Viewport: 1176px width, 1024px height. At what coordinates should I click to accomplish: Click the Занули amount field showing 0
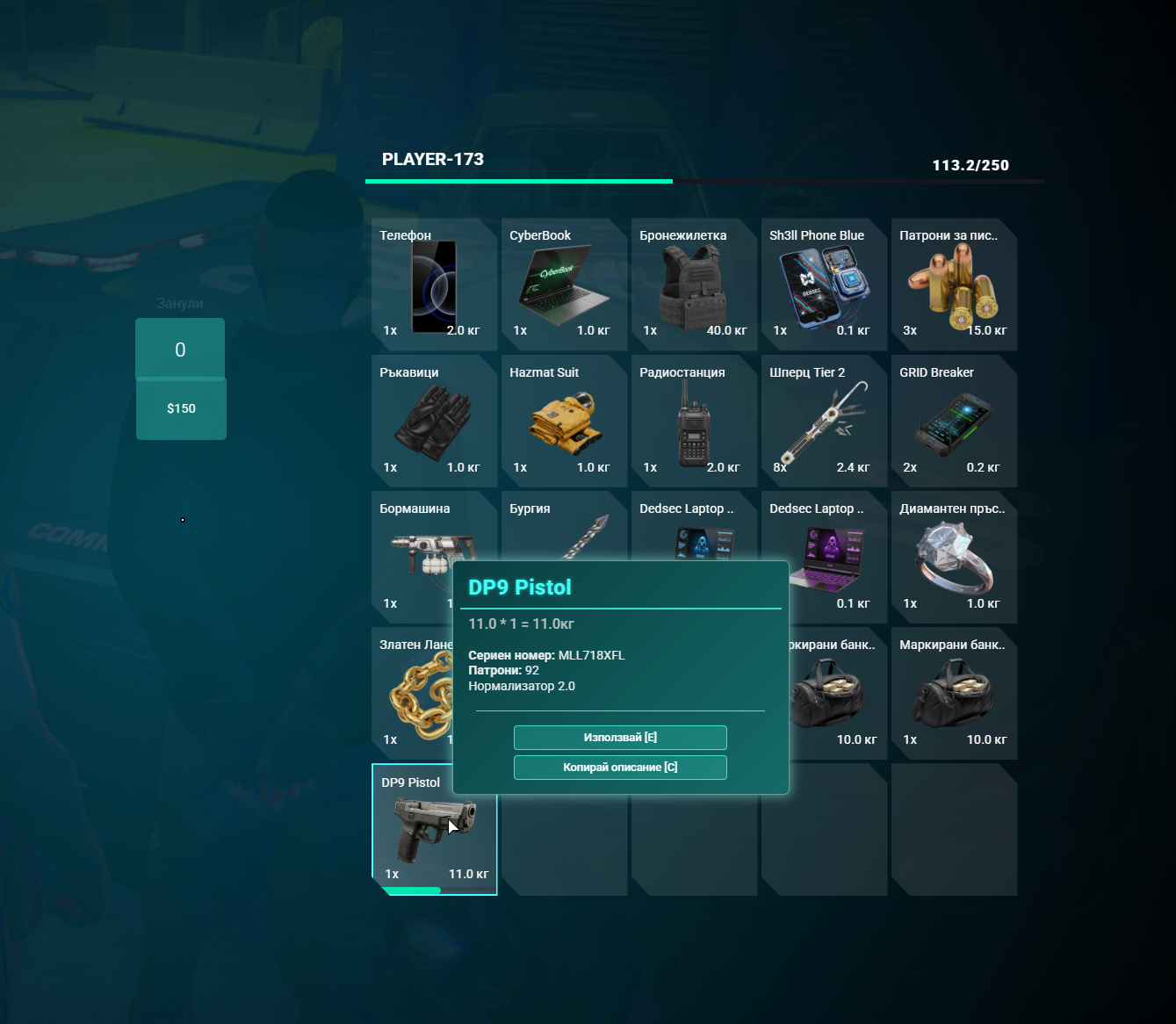tap(180, 350)
